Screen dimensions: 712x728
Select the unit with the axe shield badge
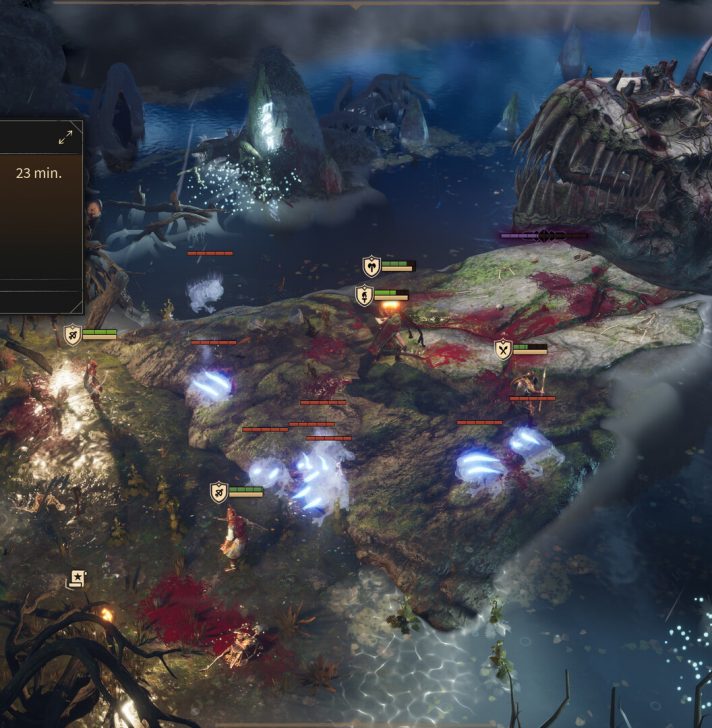point(372,266)
